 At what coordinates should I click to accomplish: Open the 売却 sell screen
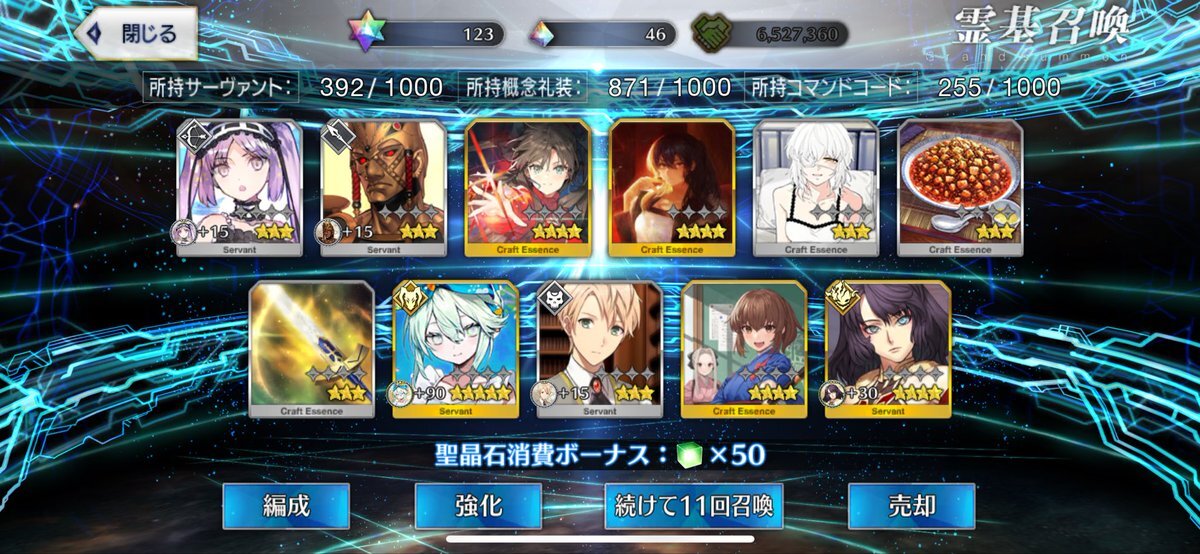pos(911,506)
